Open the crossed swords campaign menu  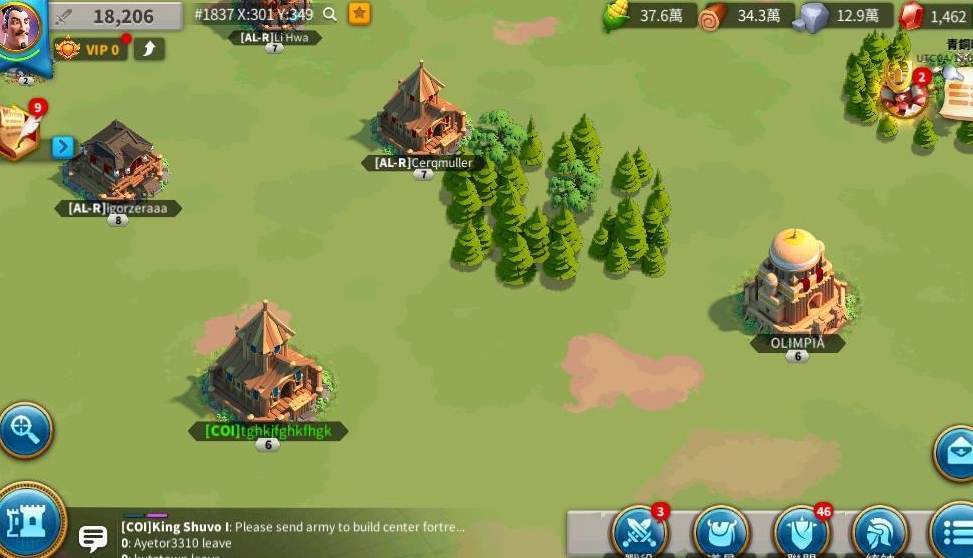638,532
